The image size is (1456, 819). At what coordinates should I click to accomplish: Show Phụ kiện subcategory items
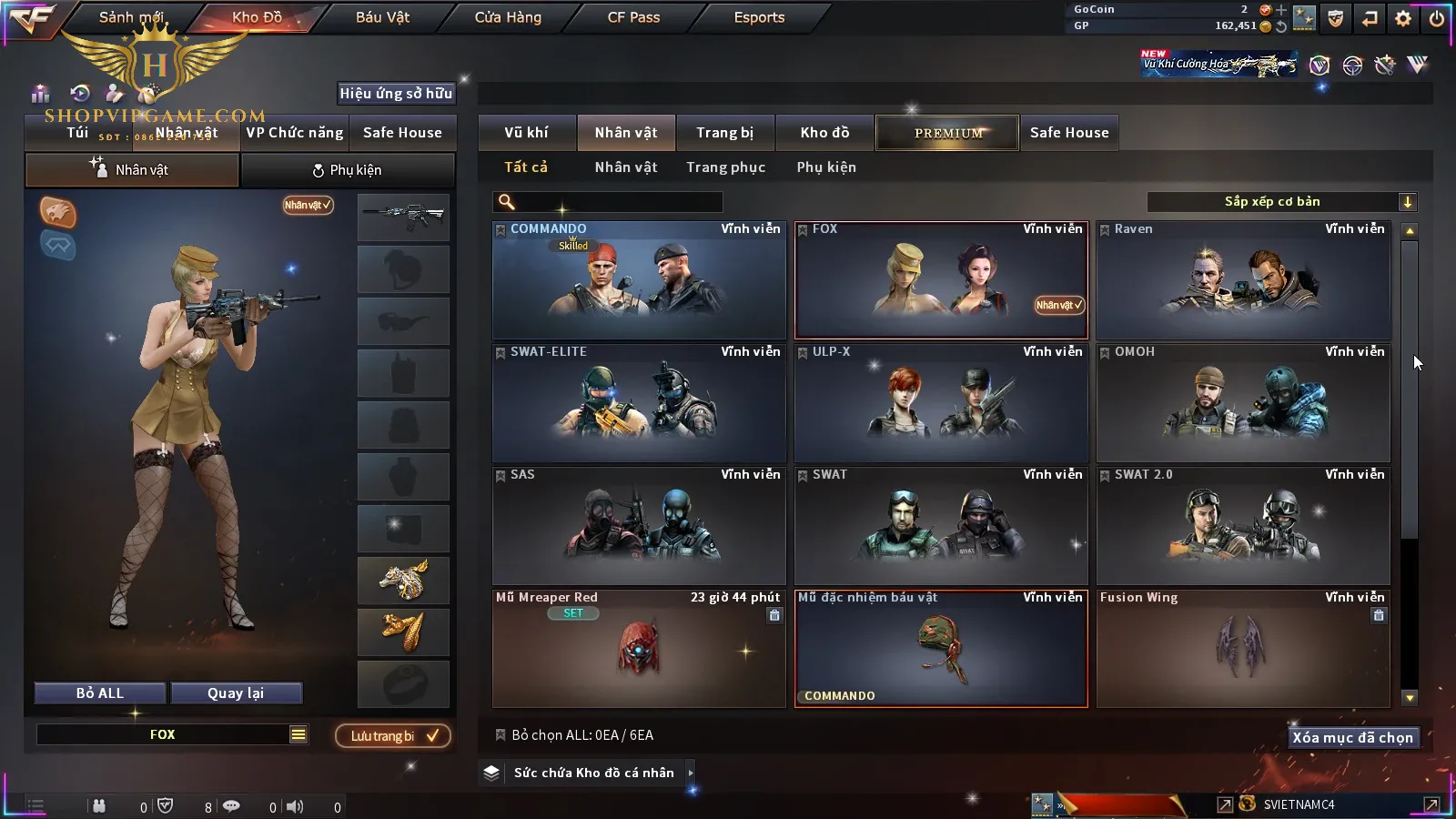coord(826,167)
